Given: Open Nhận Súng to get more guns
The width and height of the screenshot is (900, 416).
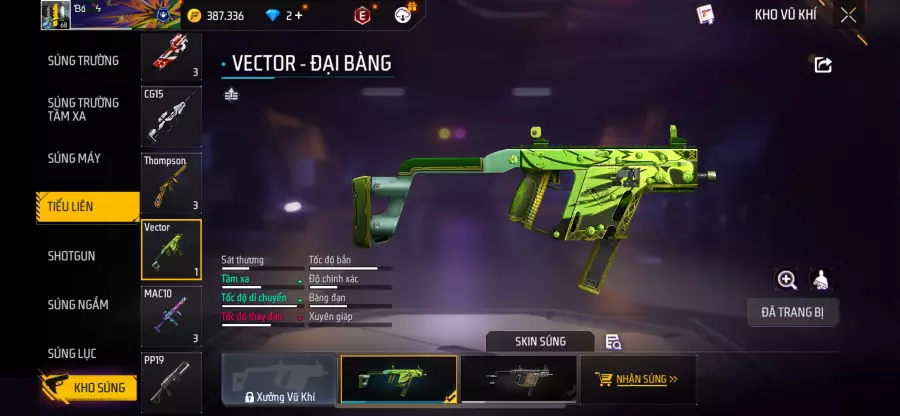Looking at the screenshot, I should [638, 380].
